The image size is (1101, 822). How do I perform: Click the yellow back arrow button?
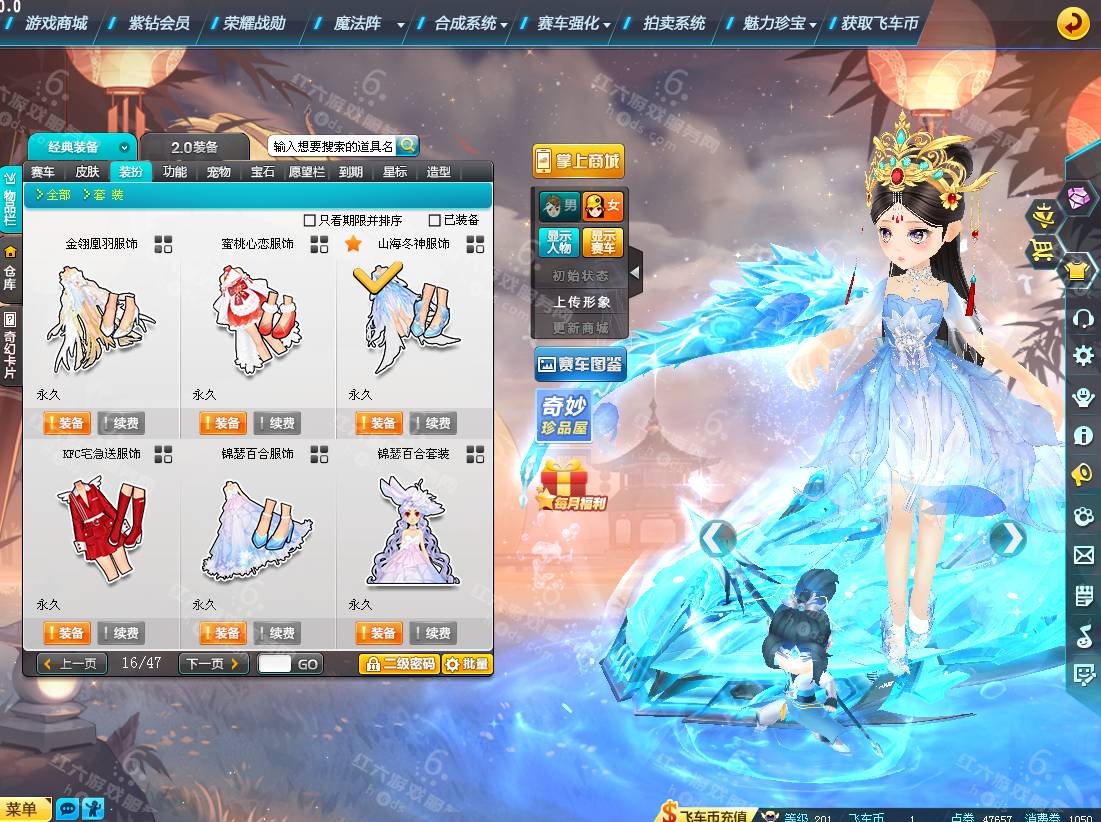[1073, 23]
